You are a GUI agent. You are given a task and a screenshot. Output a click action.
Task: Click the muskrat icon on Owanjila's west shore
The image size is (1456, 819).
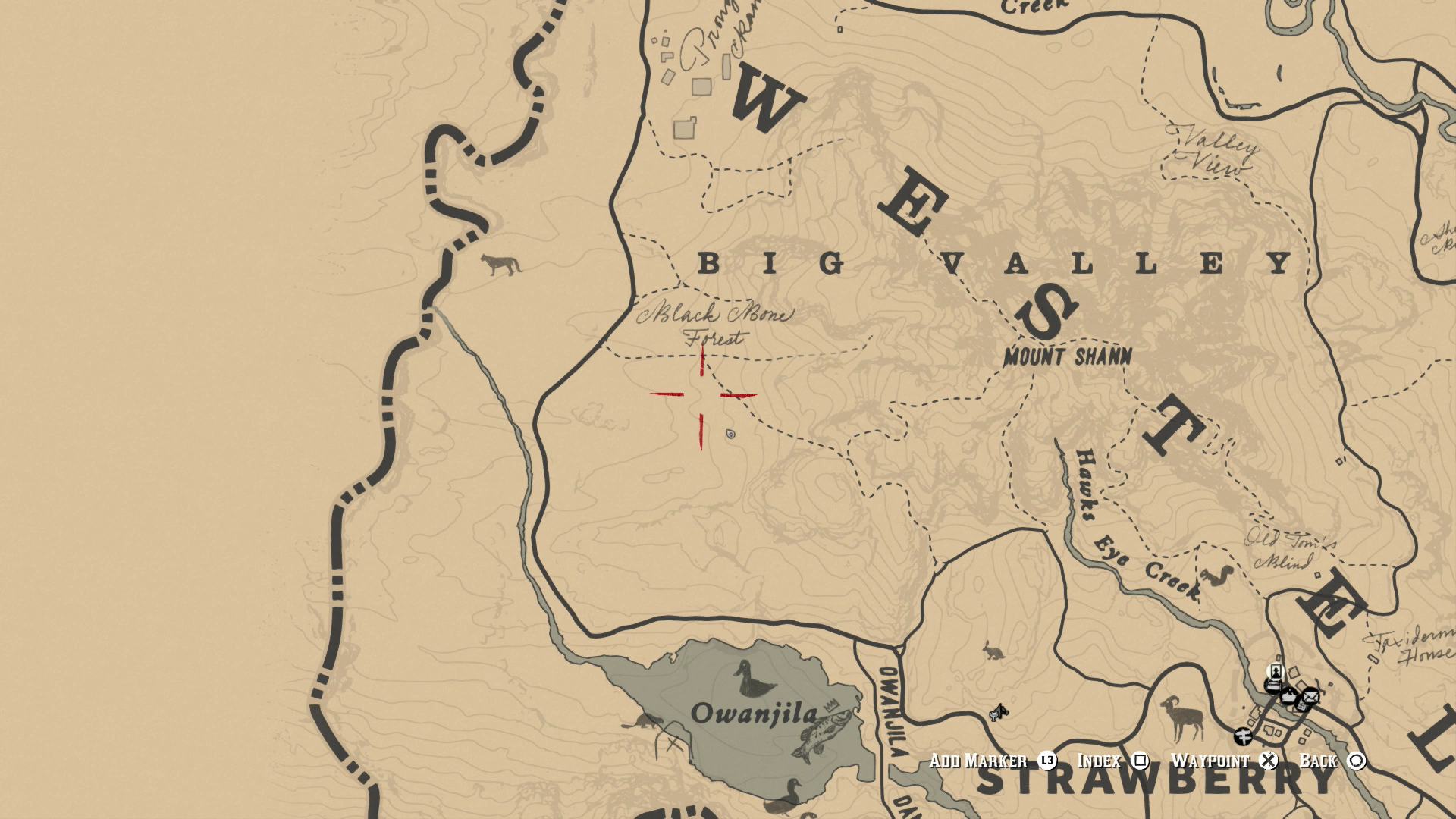tap(645, 722)
